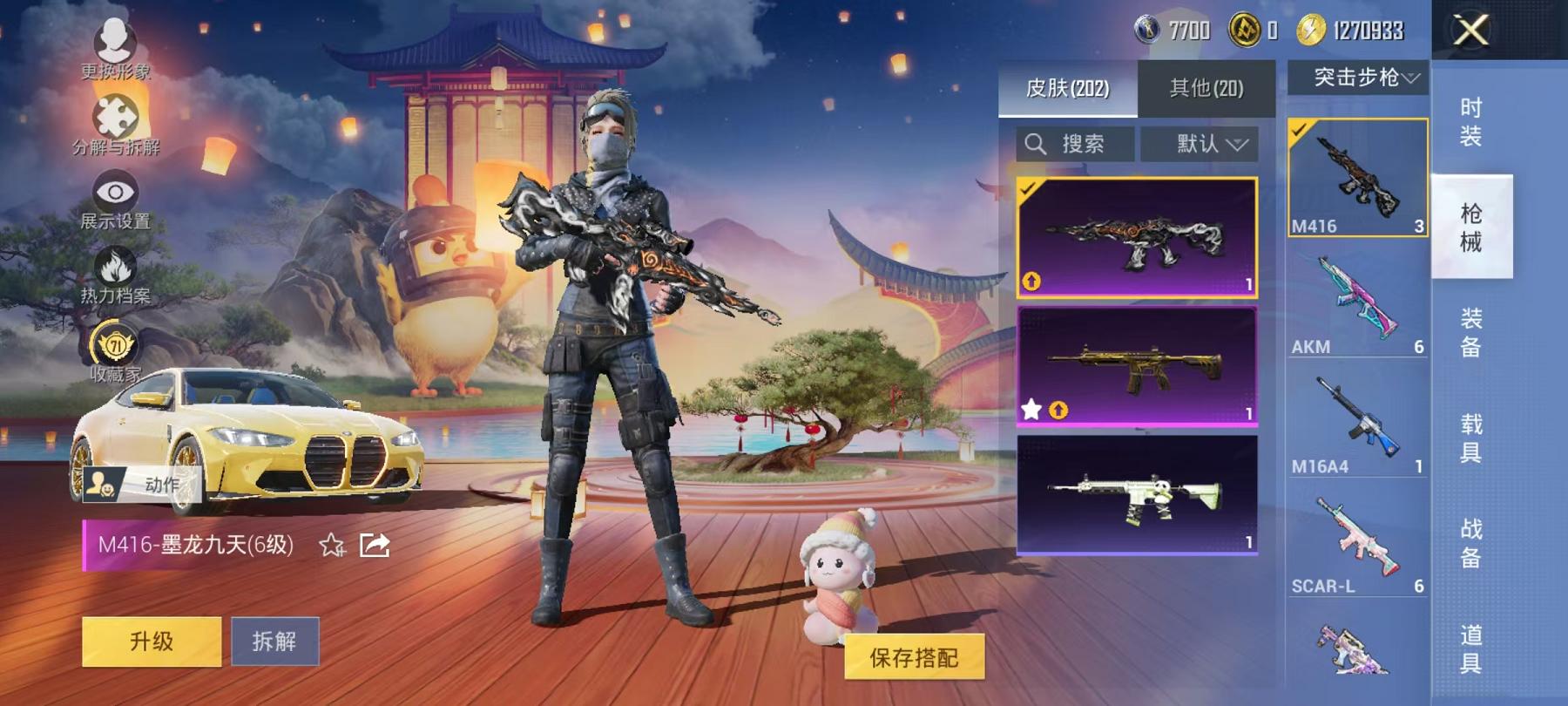This screenshot has height=706, width=1568.
Task: Expand upgrade arrow on 墨龙九天 skin card
Action: point(1031,281)
